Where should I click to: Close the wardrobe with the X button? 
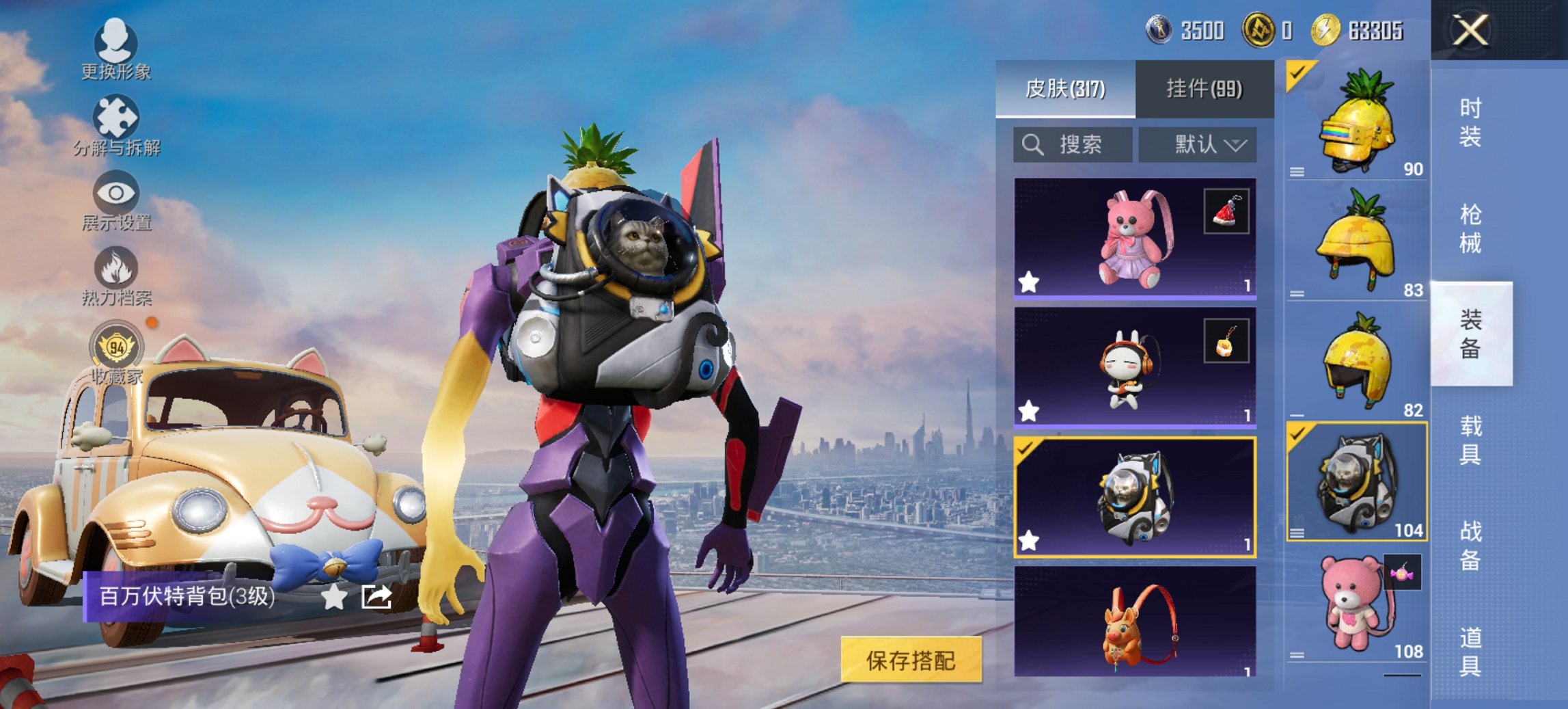pyautogui.click(x=1470, y=31)
